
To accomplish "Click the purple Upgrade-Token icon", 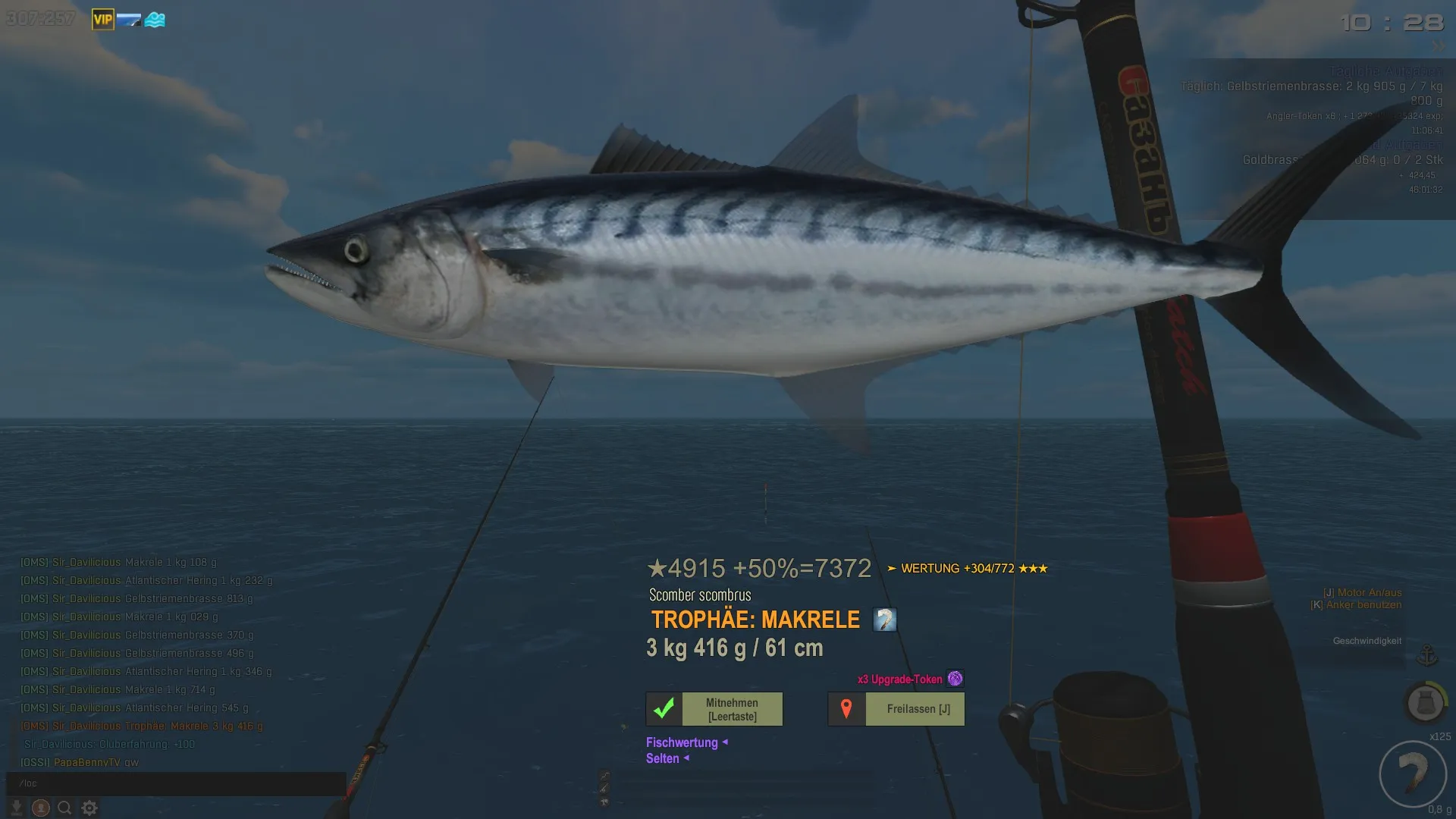I will 955,679.
